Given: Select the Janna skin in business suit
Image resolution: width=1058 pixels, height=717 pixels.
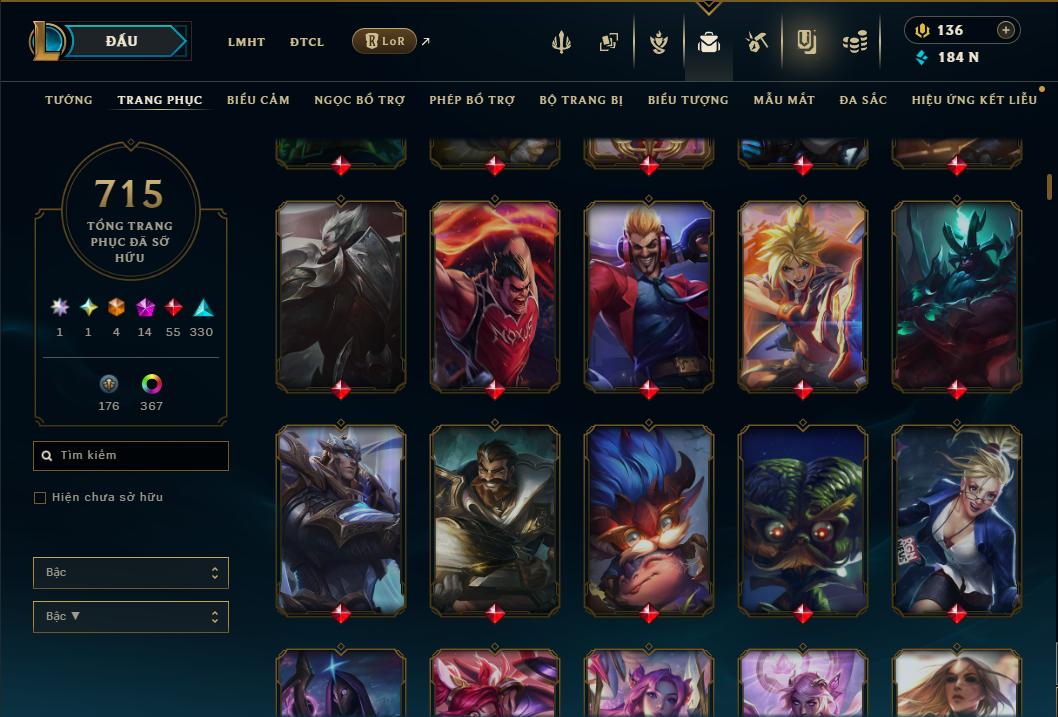Looking at the screenshot, I should click(957, 518).
